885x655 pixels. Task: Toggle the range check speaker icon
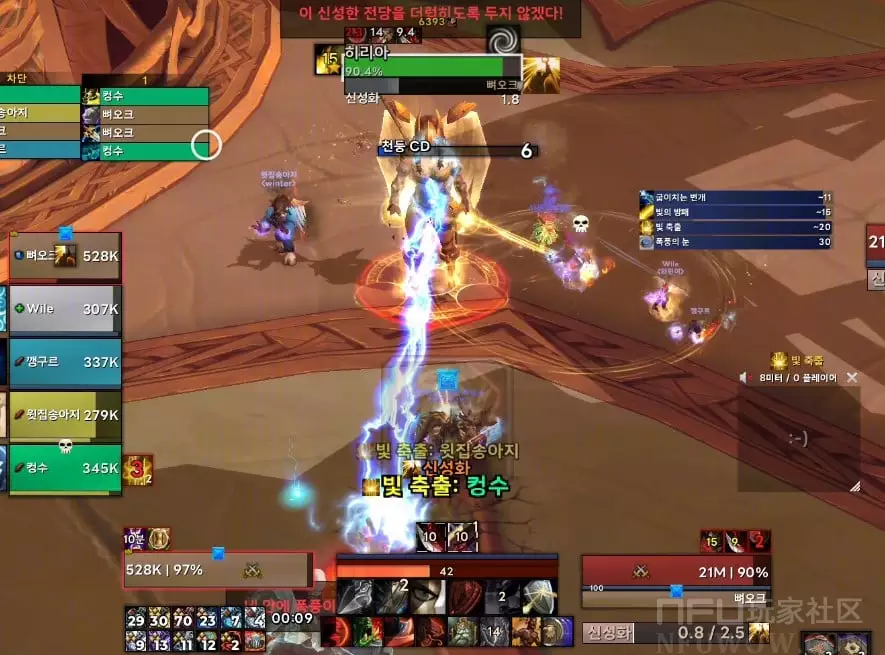click(x=744, y=378)
